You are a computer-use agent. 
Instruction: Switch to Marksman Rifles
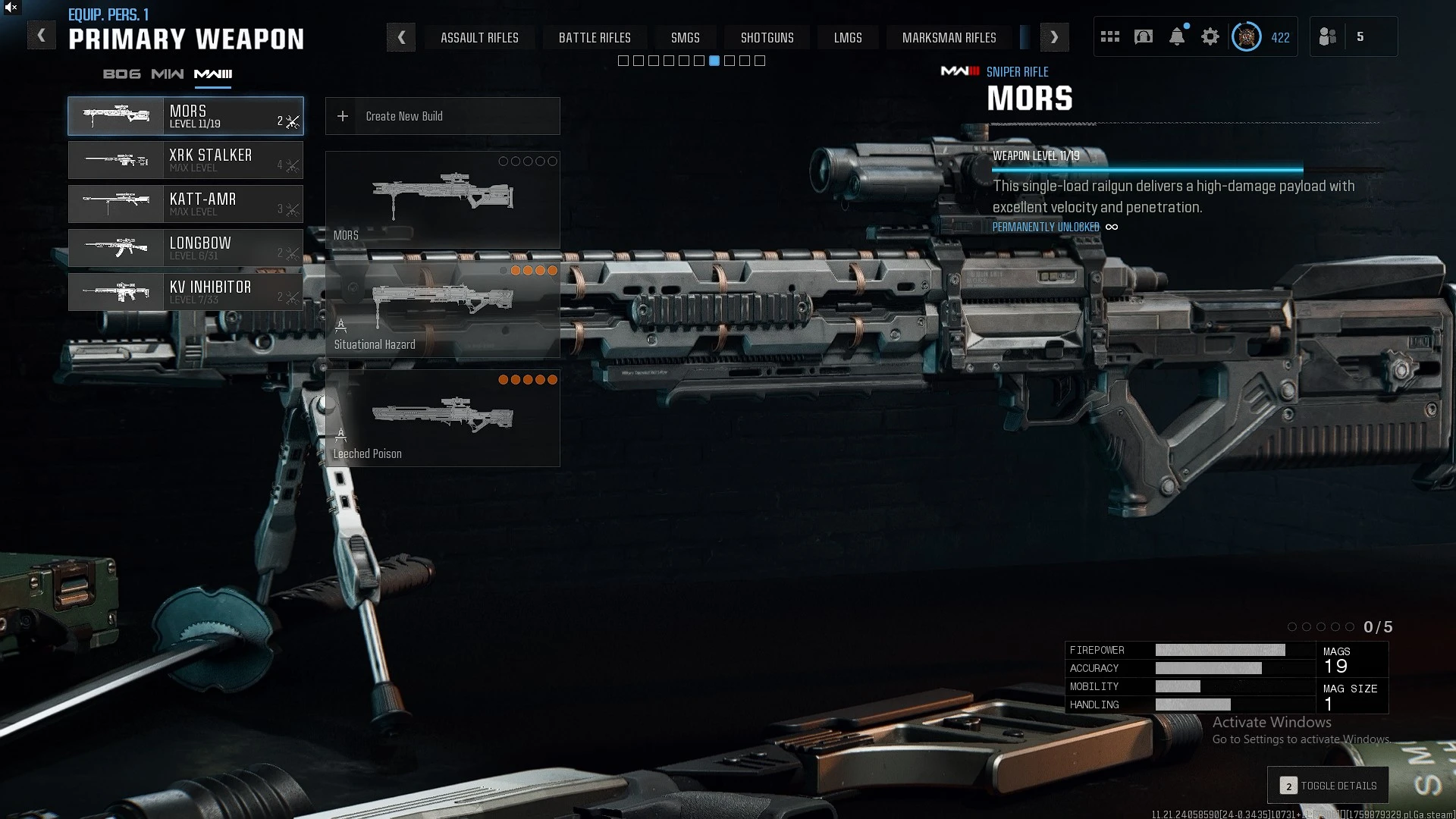coord(949,37)
